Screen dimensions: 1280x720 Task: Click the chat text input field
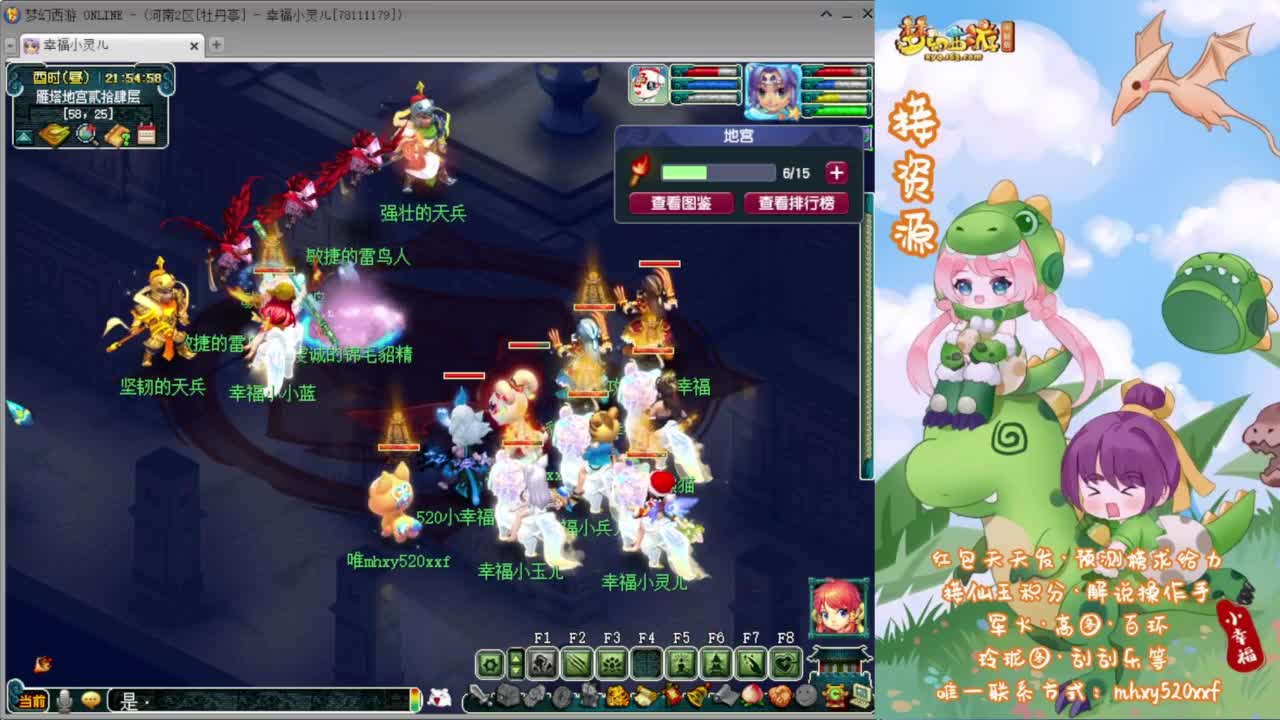click(250, 700)
